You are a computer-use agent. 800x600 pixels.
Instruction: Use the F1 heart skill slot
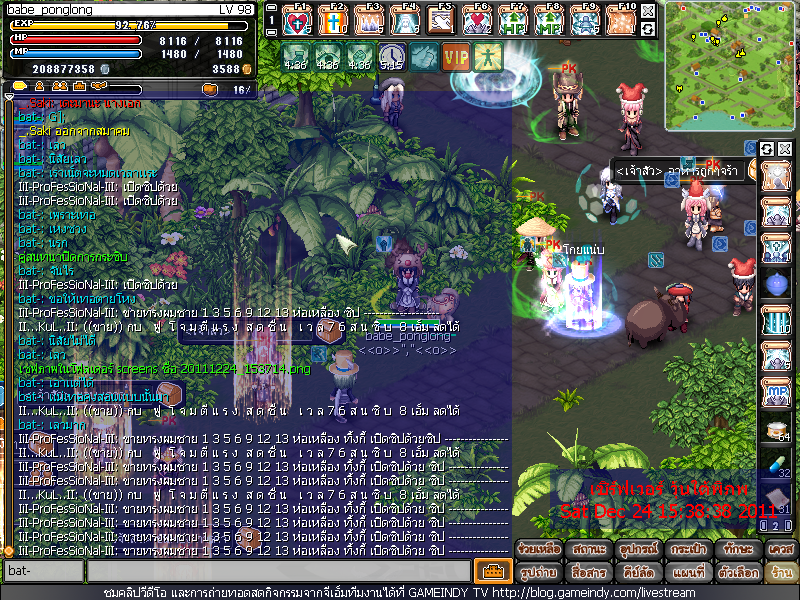click(298, 20)
